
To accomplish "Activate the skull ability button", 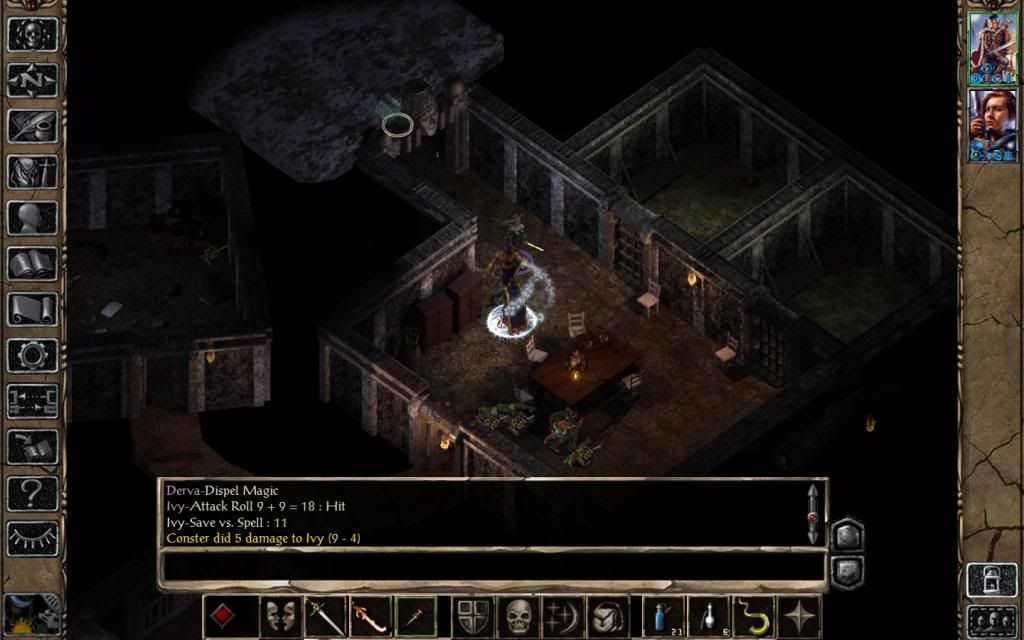I will pos(518,616).
